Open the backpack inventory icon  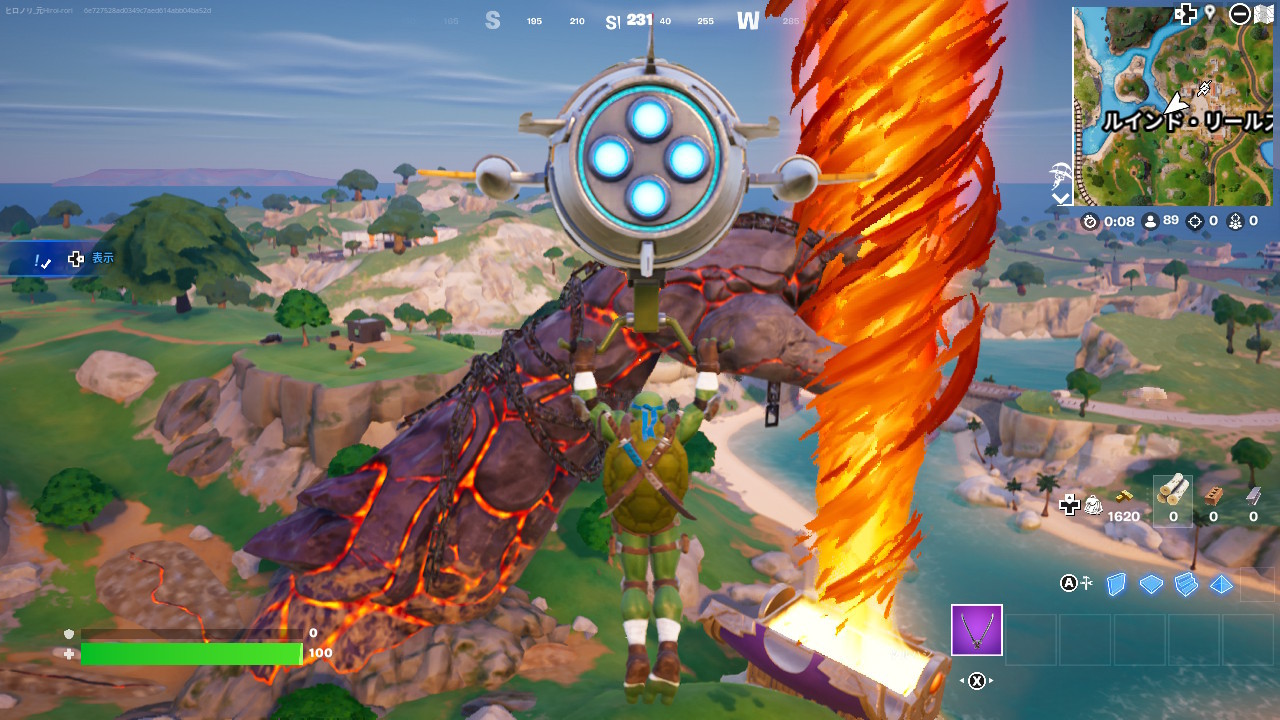click(1093, 504)
